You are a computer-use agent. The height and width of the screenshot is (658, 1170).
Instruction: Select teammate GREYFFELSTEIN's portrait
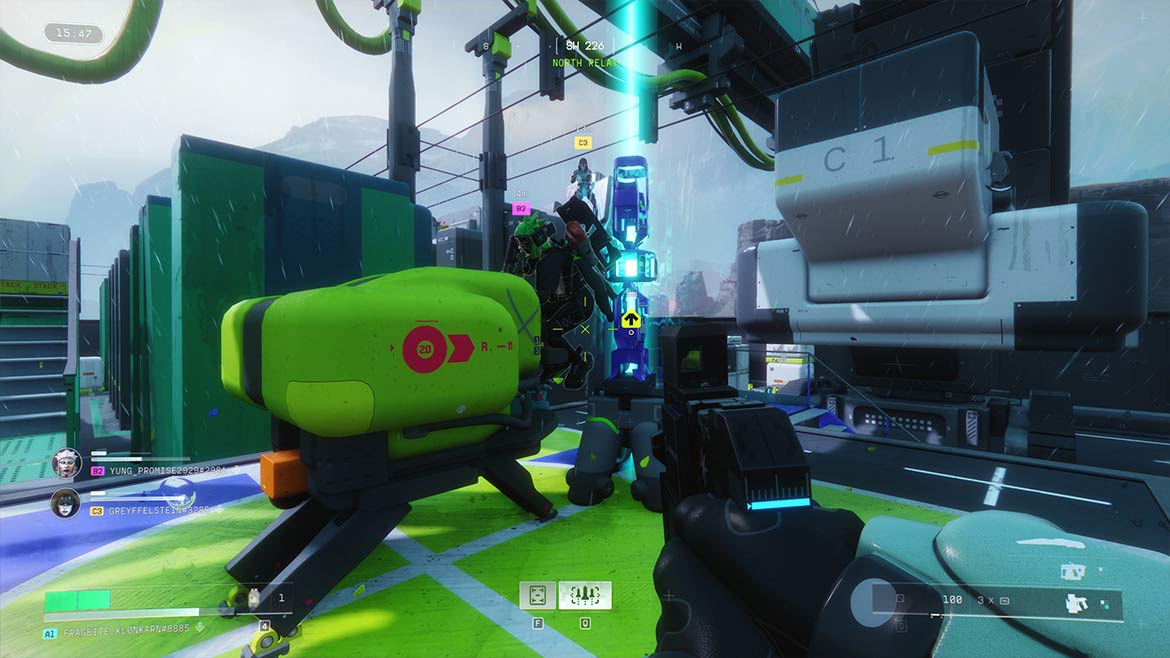tap(66, 502)
